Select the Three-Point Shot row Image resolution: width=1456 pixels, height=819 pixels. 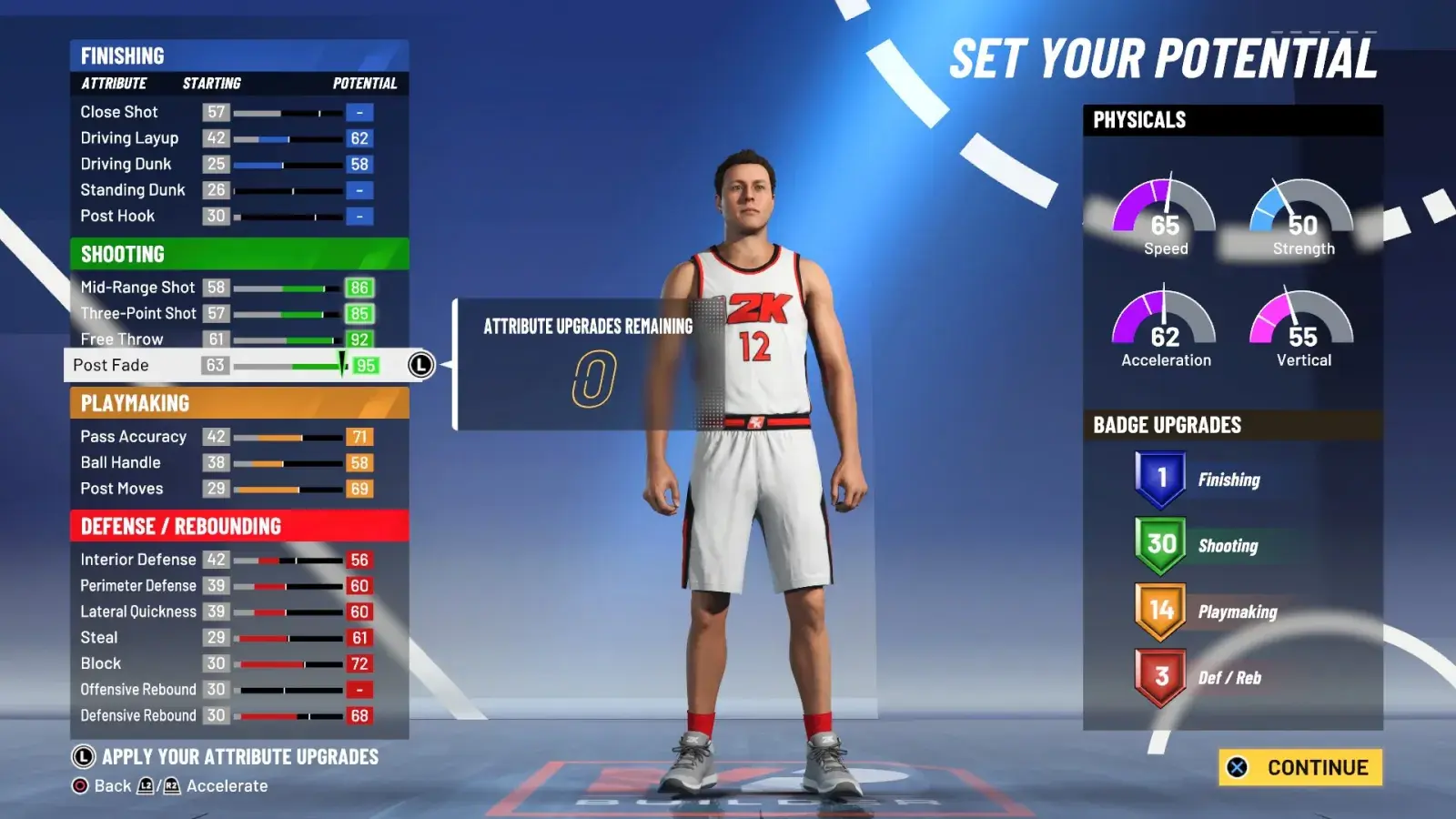point(138,313)
